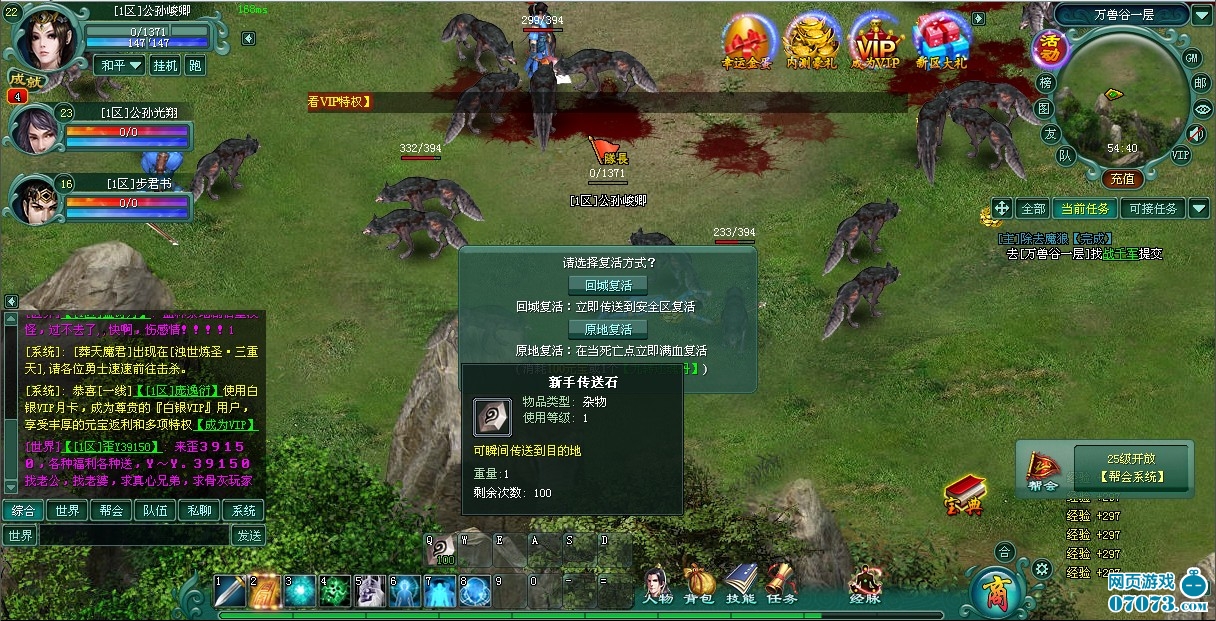Switch chat to the 世界 tab
The width and height of the screenshot is (1216, 621).
click(x=67, y=510)
